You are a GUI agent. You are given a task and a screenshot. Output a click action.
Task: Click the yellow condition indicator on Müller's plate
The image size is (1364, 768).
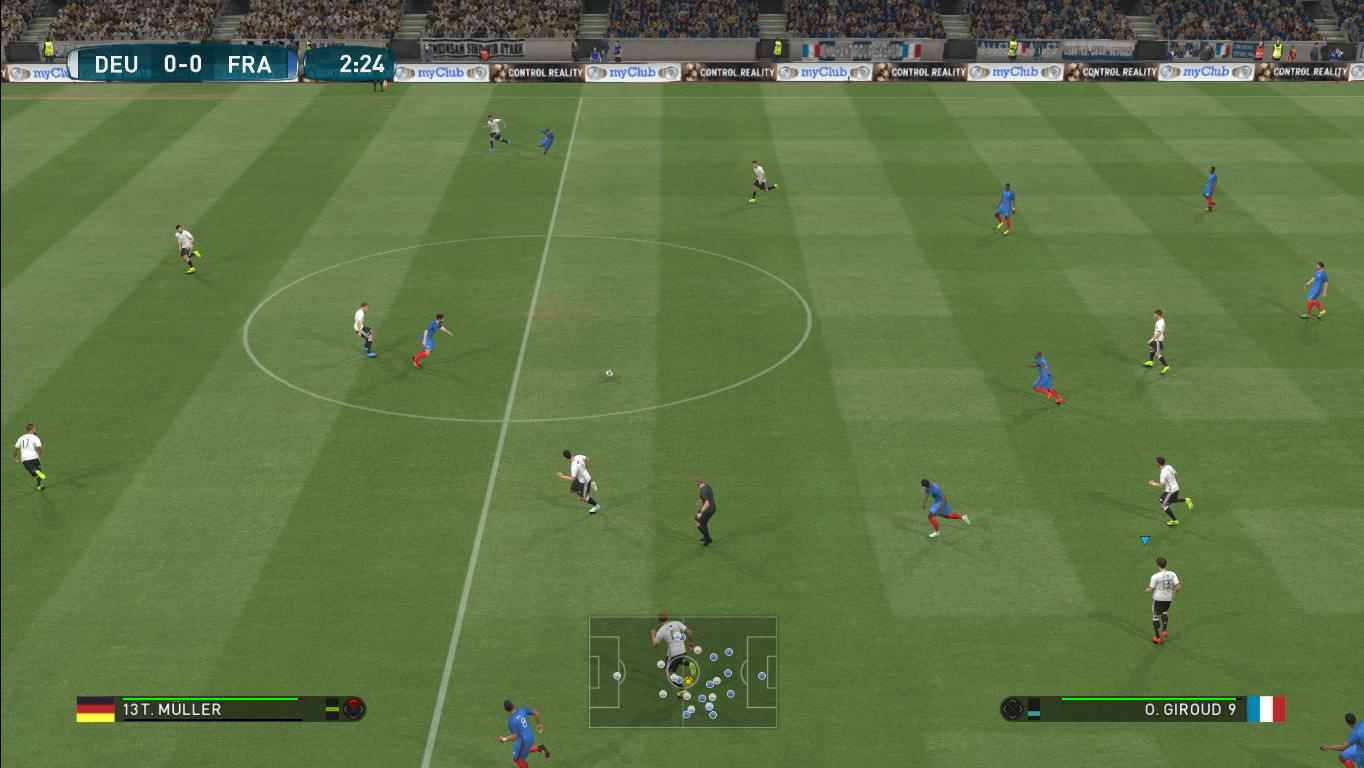click(331, 709)
